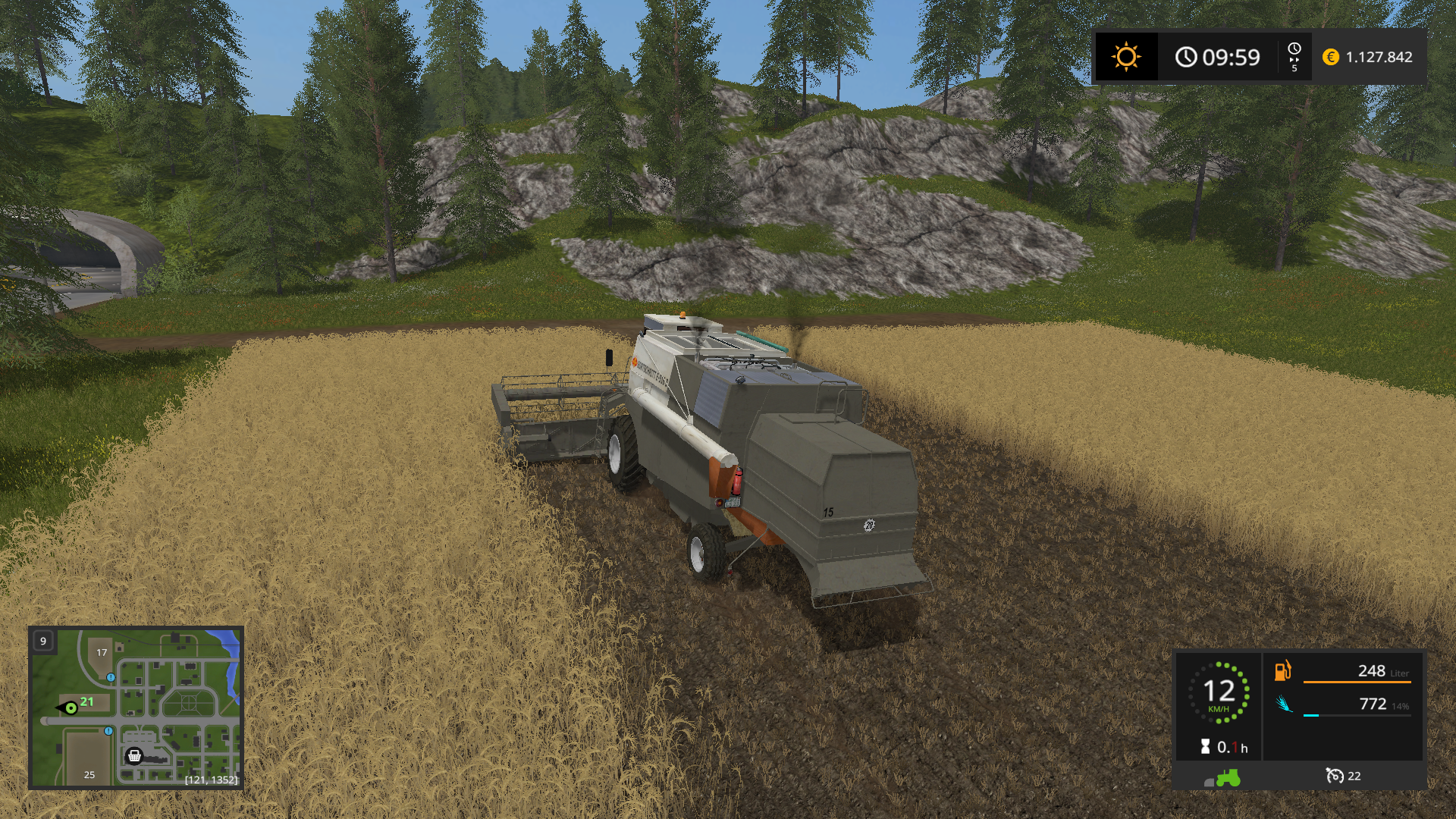Click the cyan grain tank icon
The height and width of the screenshot is (819, 1456).
tap(1283, 704)
